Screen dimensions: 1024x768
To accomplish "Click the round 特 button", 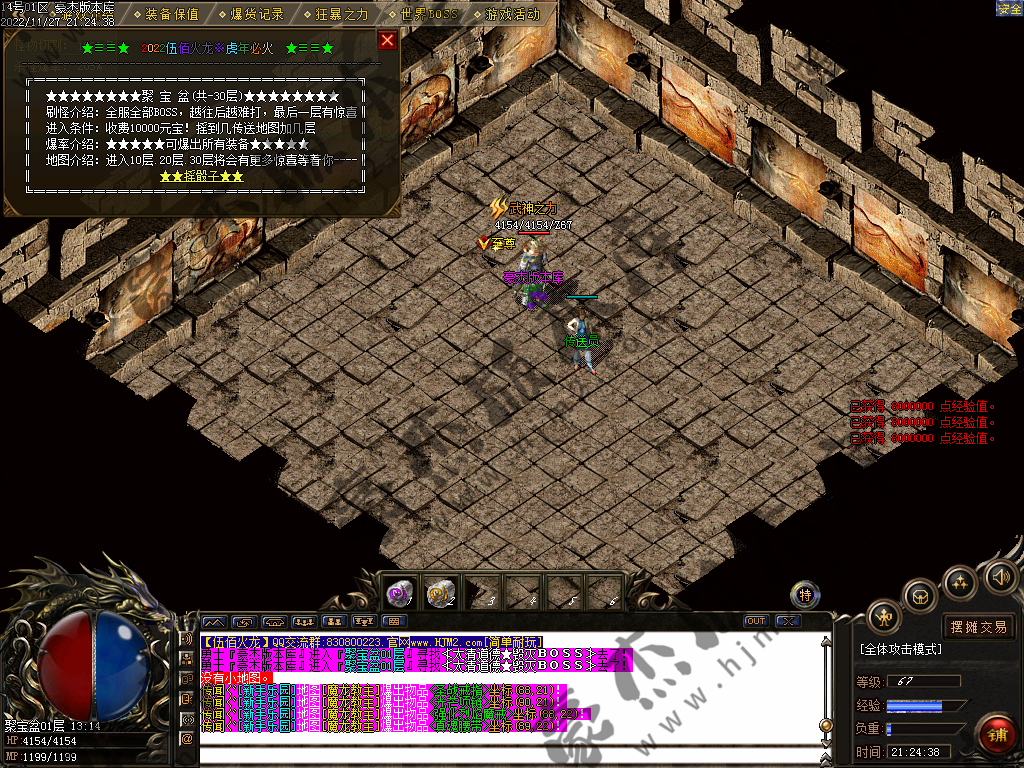I will [x=805, y=596].
